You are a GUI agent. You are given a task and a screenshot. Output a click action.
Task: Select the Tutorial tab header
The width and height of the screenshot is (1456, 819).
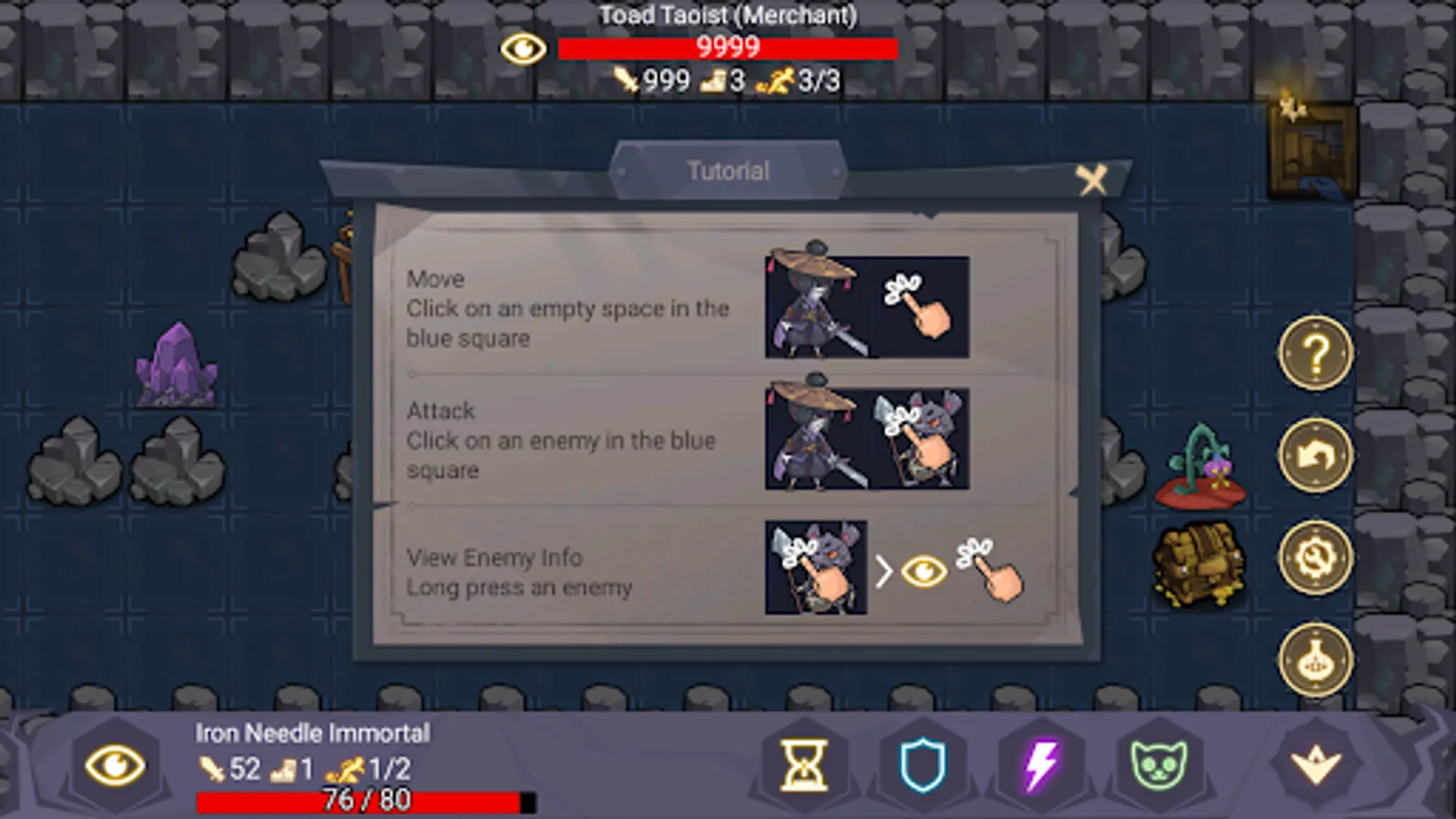[727, 170]
